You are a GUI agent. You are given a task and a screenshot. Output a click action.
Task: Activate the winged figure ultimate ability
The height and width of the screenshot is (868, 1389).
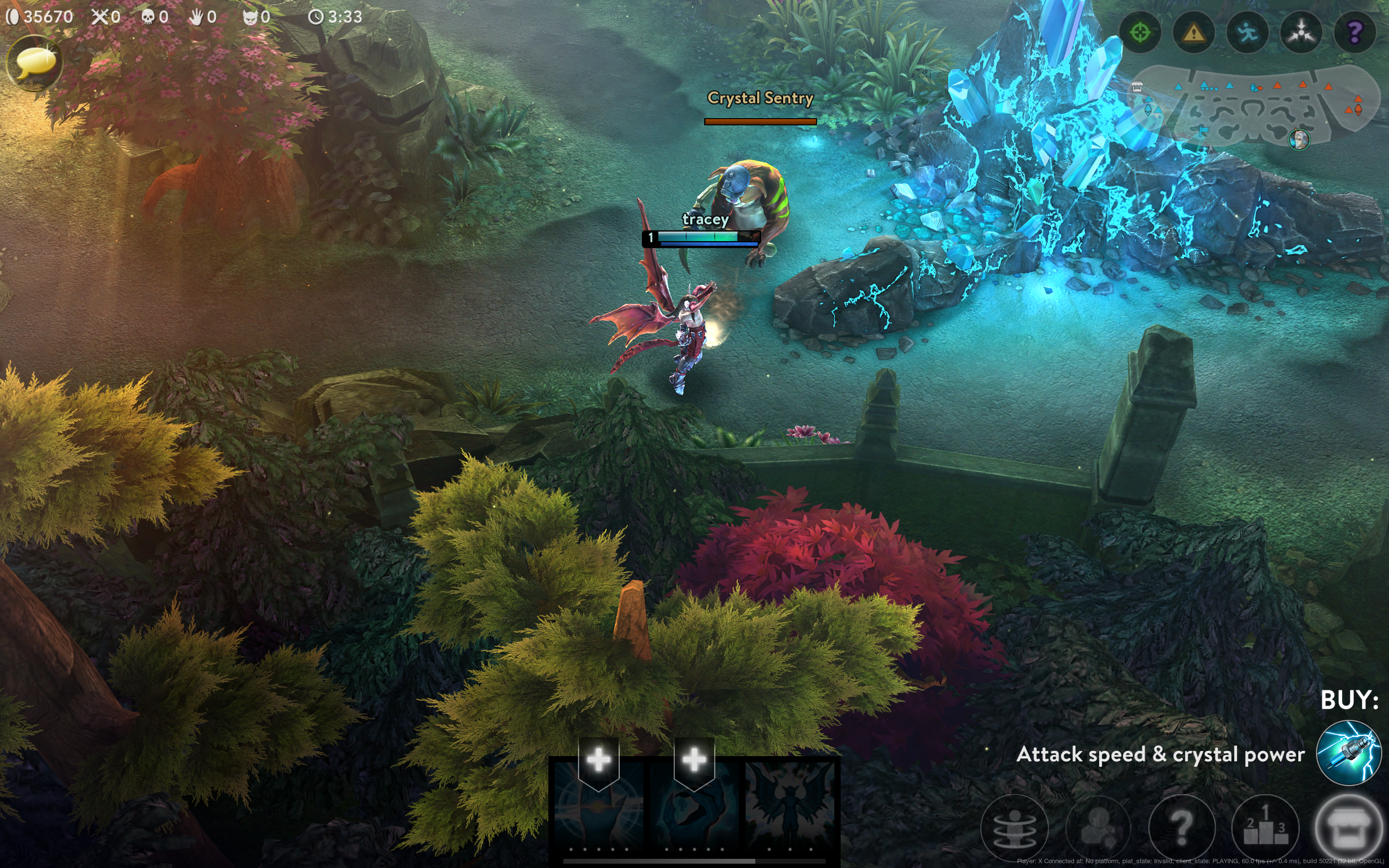click(790, 804)
